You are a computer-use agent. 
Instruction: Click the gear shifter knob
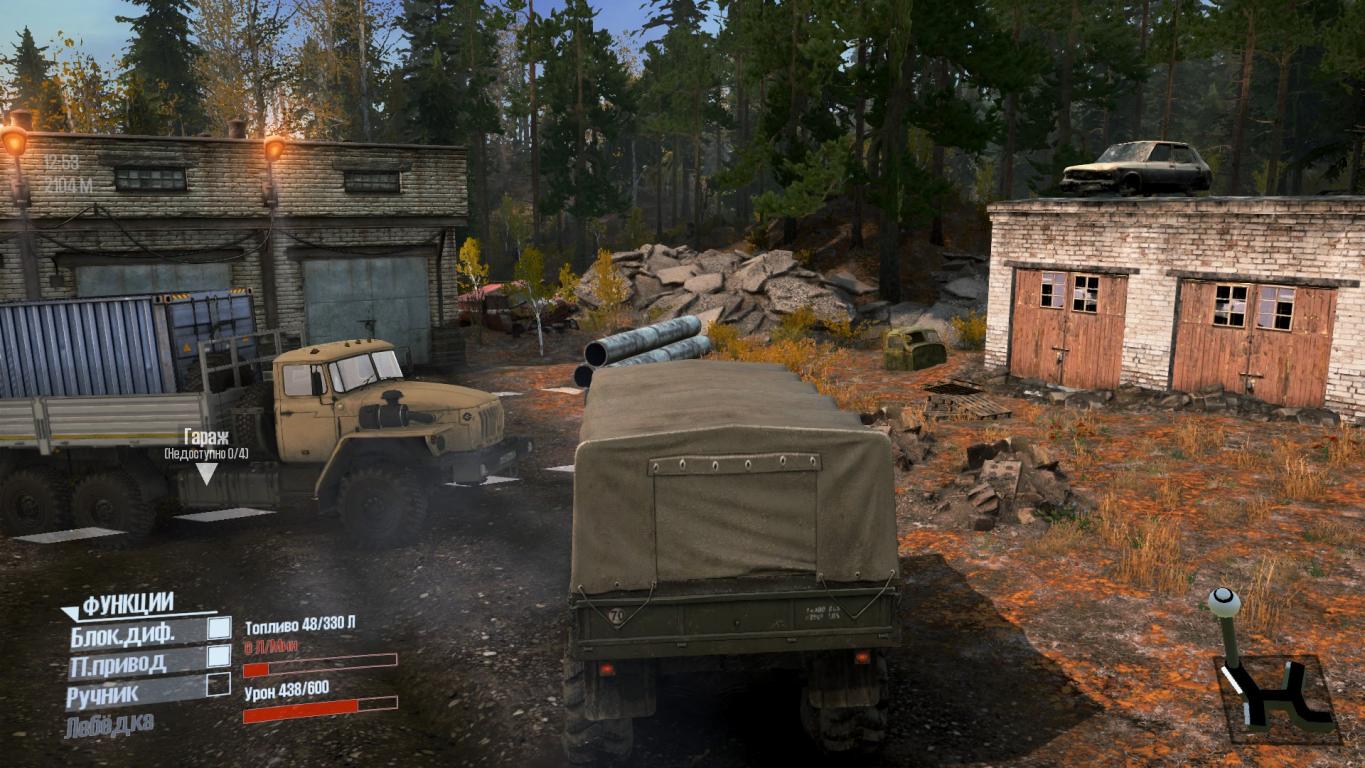pyautogui.click(x=1224, y=602)
